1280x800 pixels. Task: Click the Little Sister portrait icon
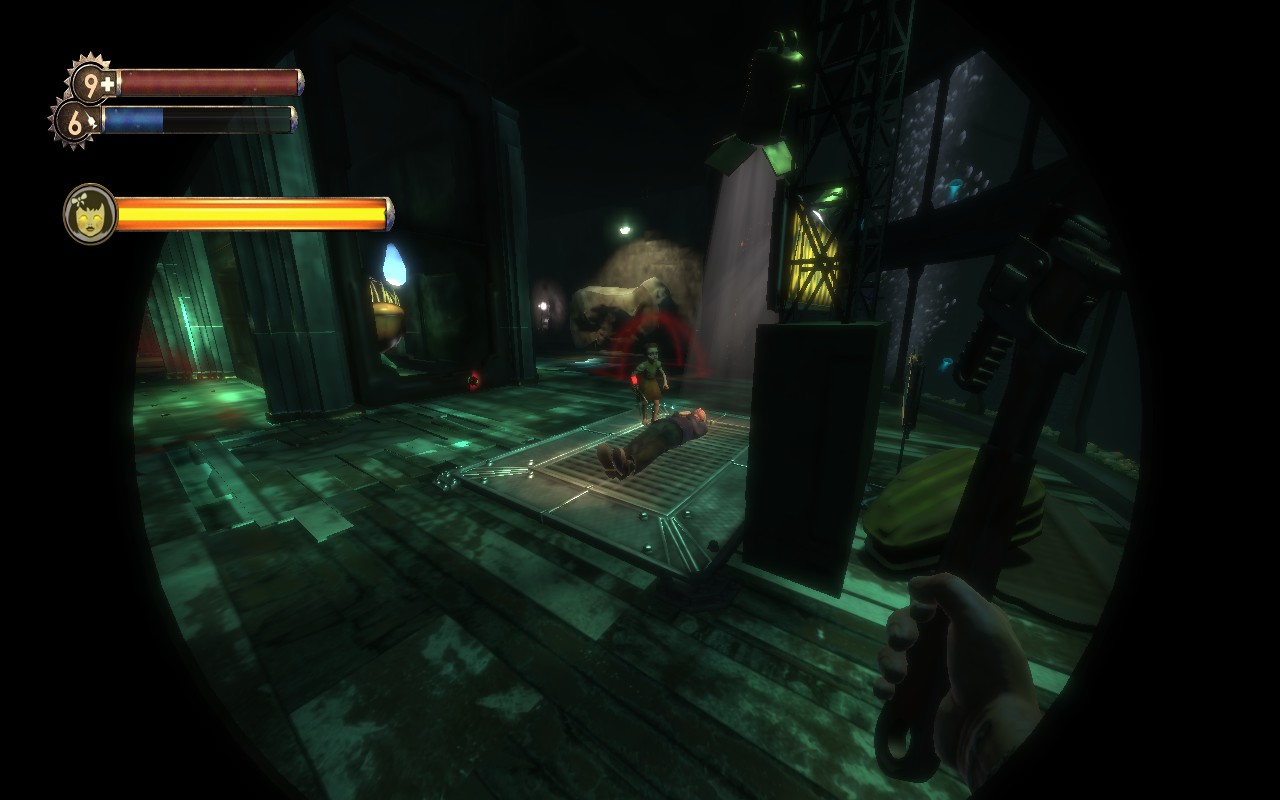tap(90, 213)
